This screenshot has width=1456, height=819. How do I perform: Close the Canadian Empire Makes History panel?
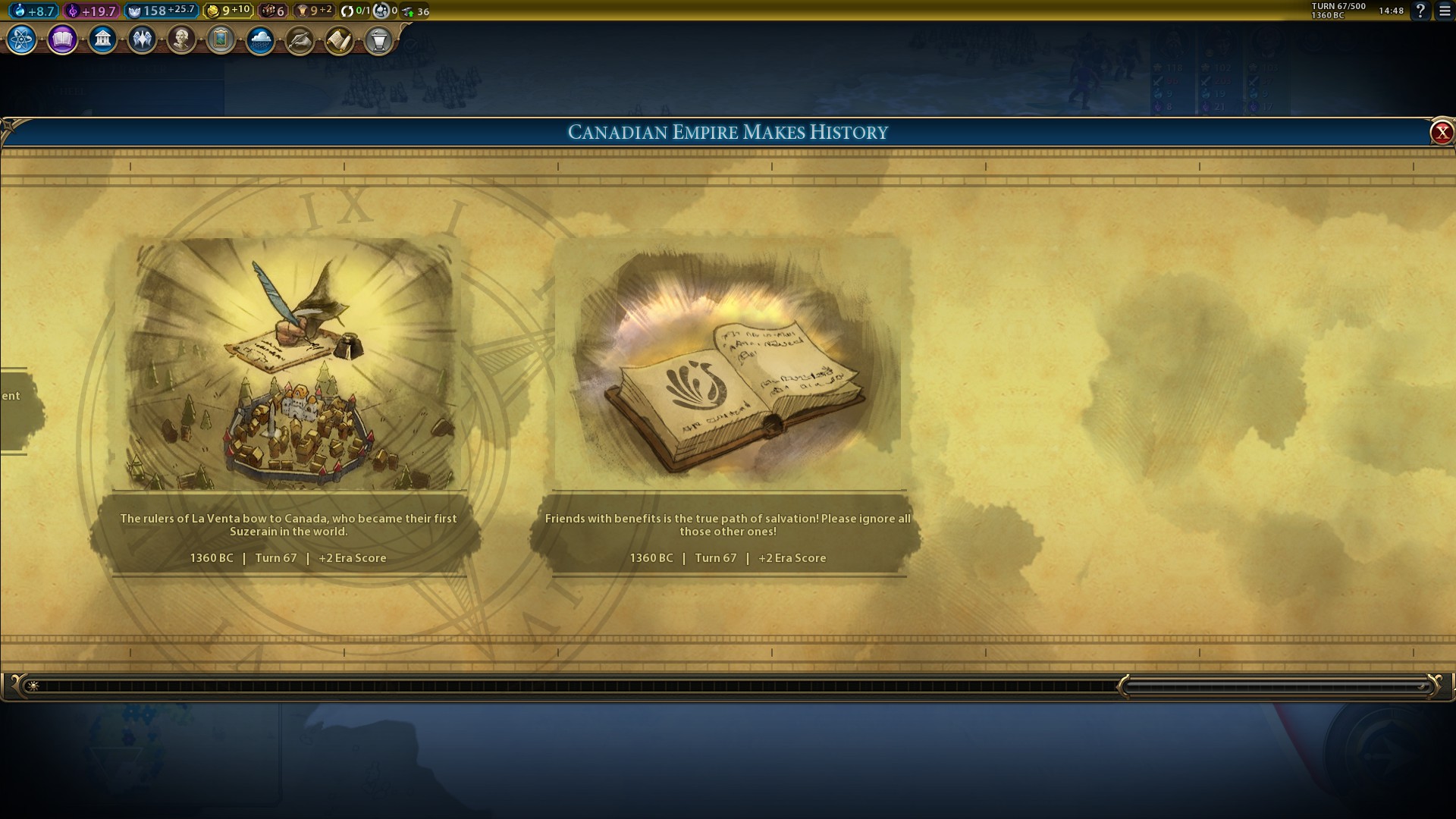click(1441, 133)
